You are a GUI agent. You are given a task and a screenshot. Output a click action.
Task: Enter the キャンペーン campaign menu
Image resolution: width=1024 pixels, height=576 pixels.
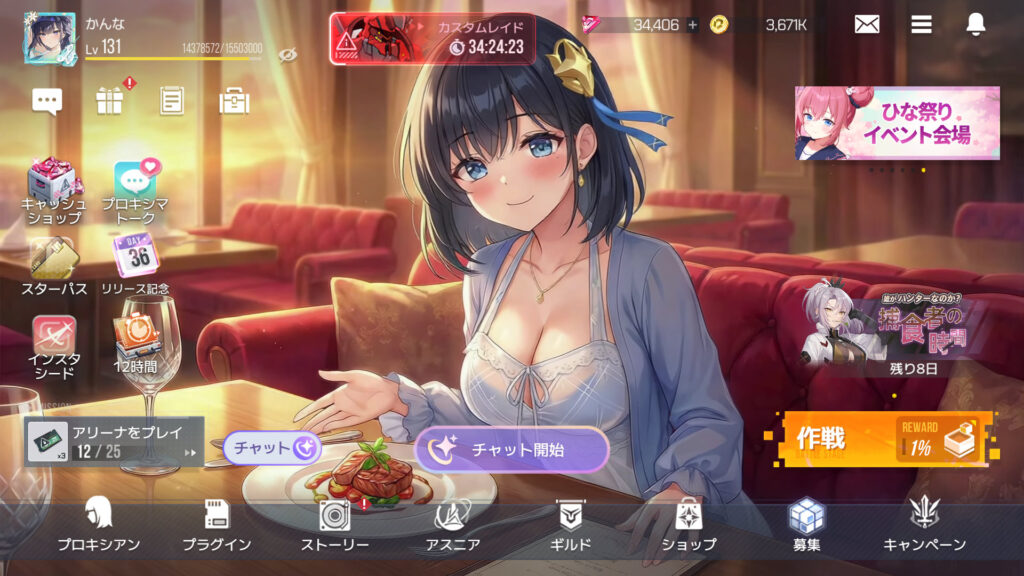point(924,524)
